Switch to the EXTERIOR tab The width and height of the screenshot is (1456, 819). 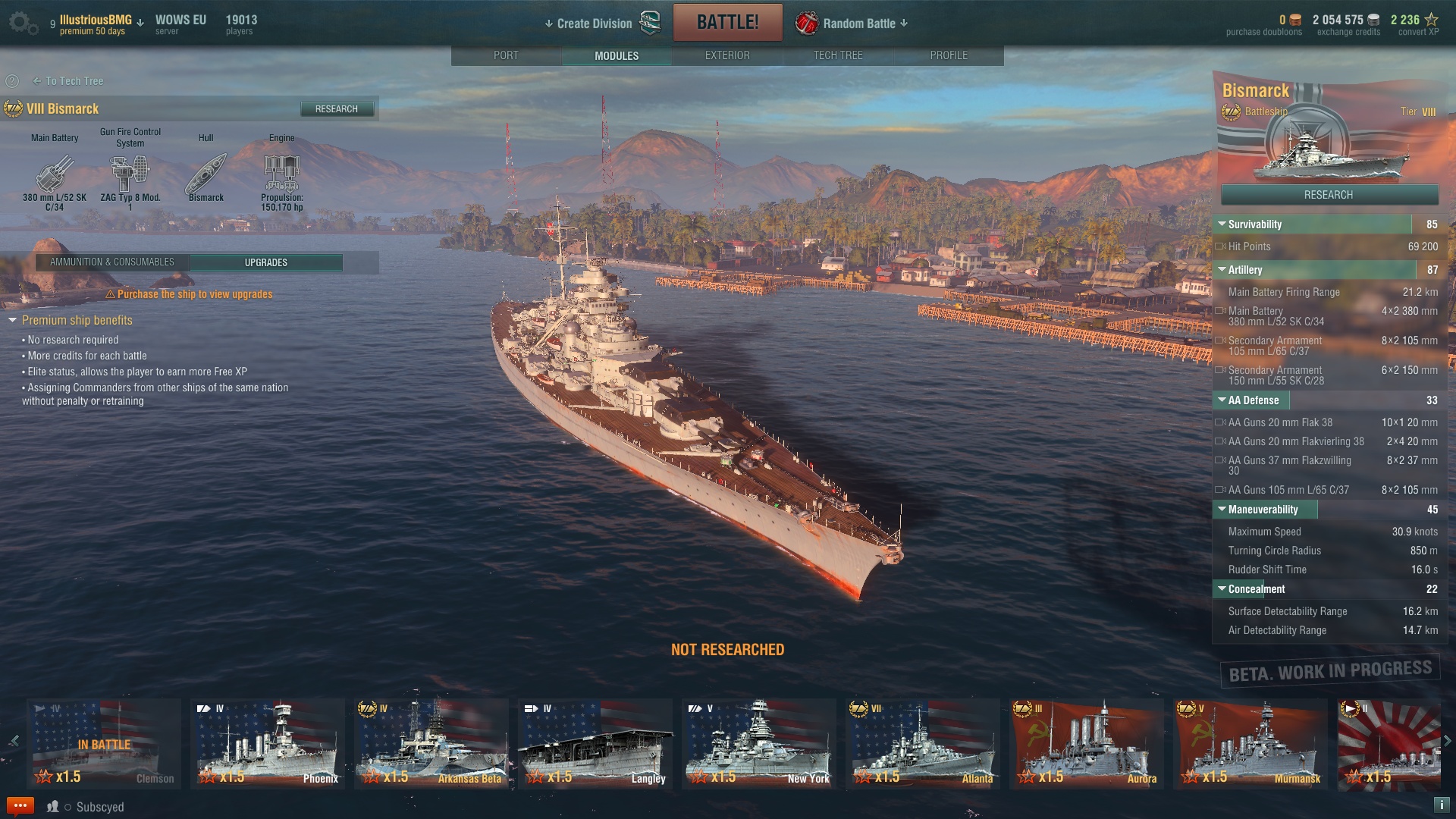(727, 55)
